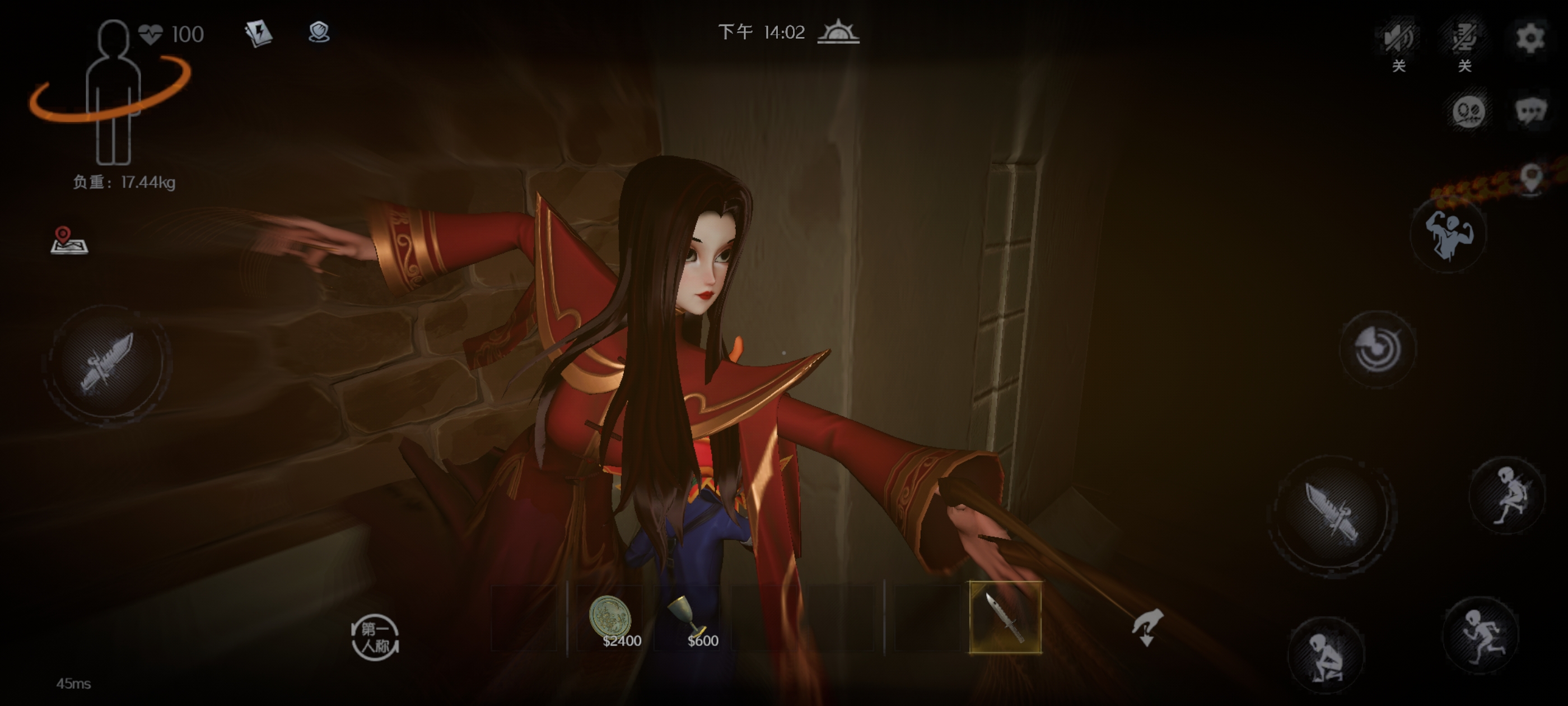Open the lightning card icon

258,33
